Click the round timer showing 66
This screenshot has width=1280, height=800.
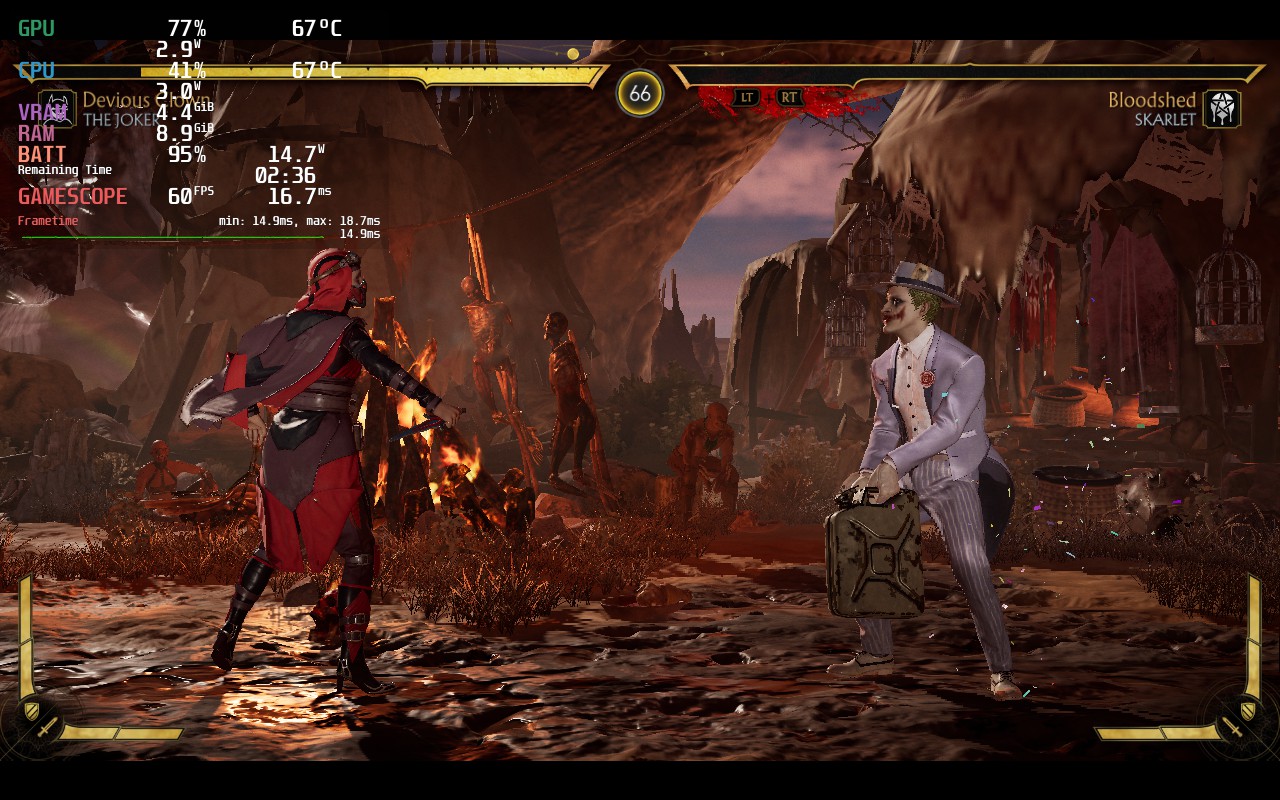tap(640, 92)
